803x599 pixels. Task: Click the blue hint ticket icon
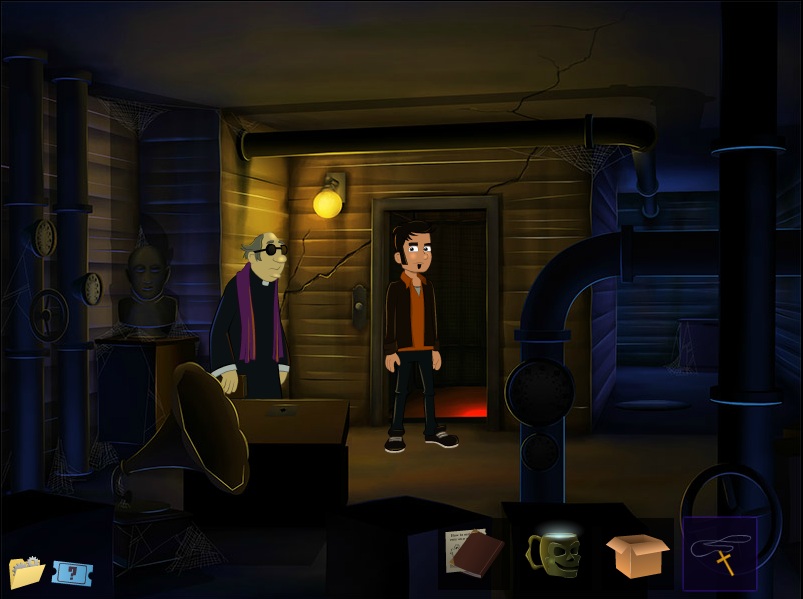point(72,573)
